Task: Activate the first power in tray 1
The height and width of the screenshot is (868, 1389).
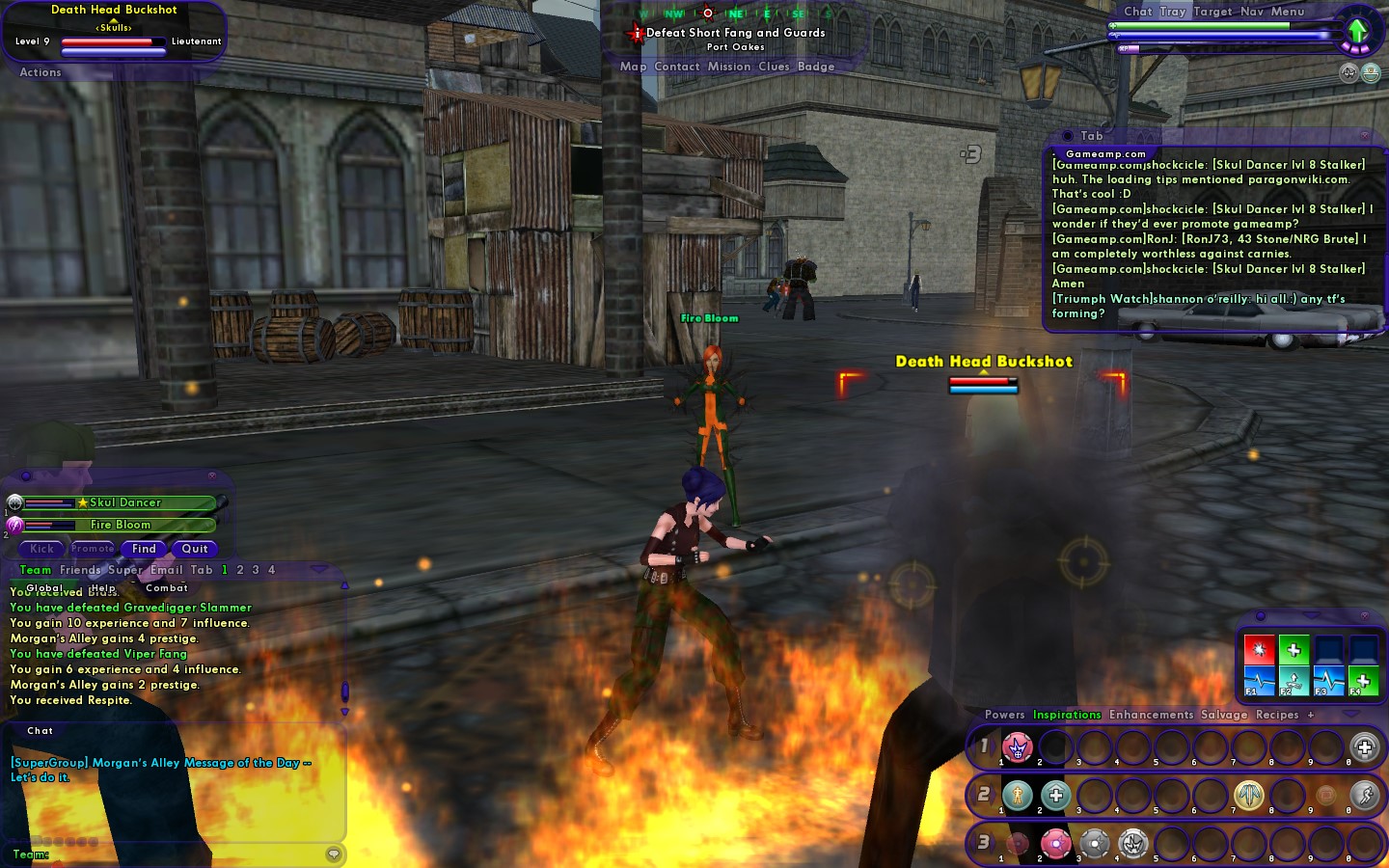Action: (x=1017, y=746)
